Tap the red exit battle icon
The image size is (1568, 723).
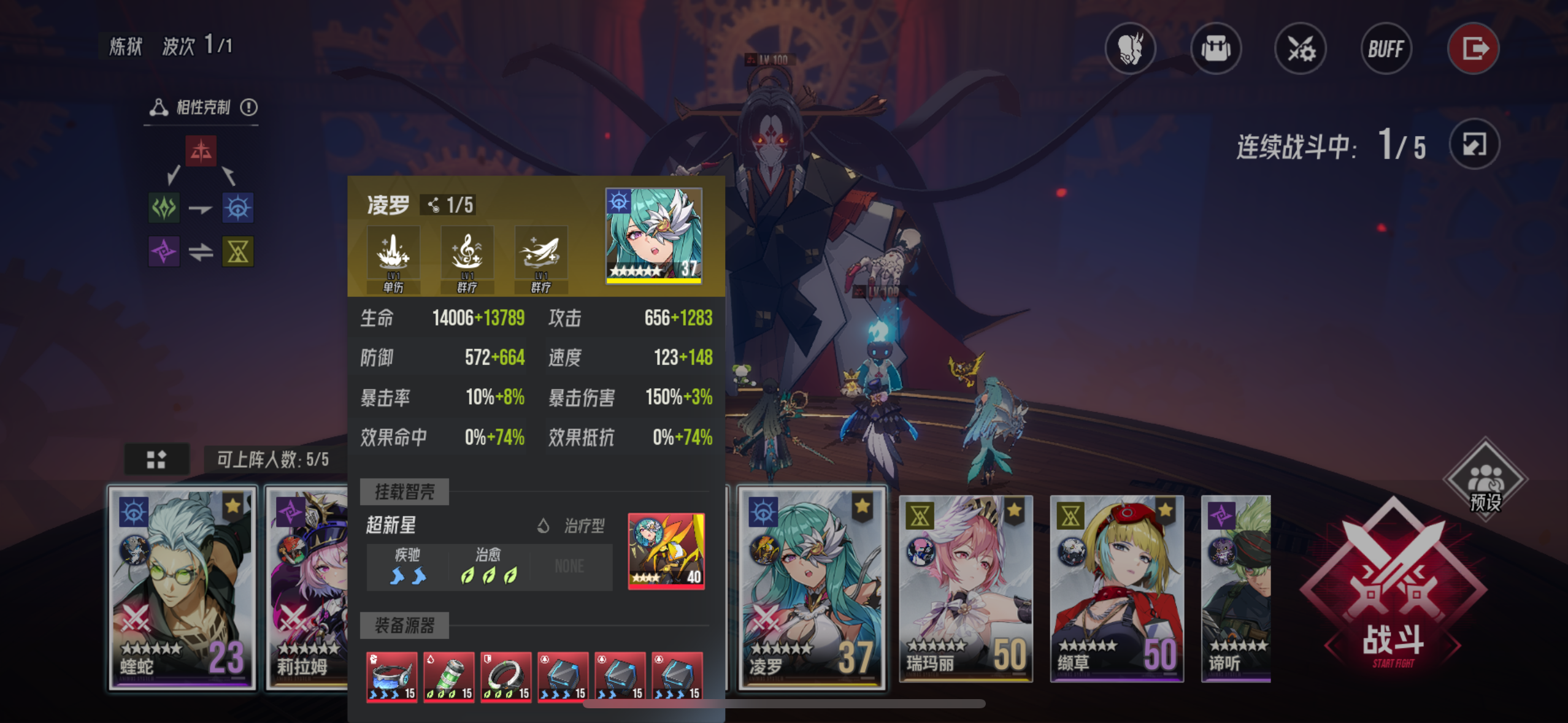coord(1473,49)
